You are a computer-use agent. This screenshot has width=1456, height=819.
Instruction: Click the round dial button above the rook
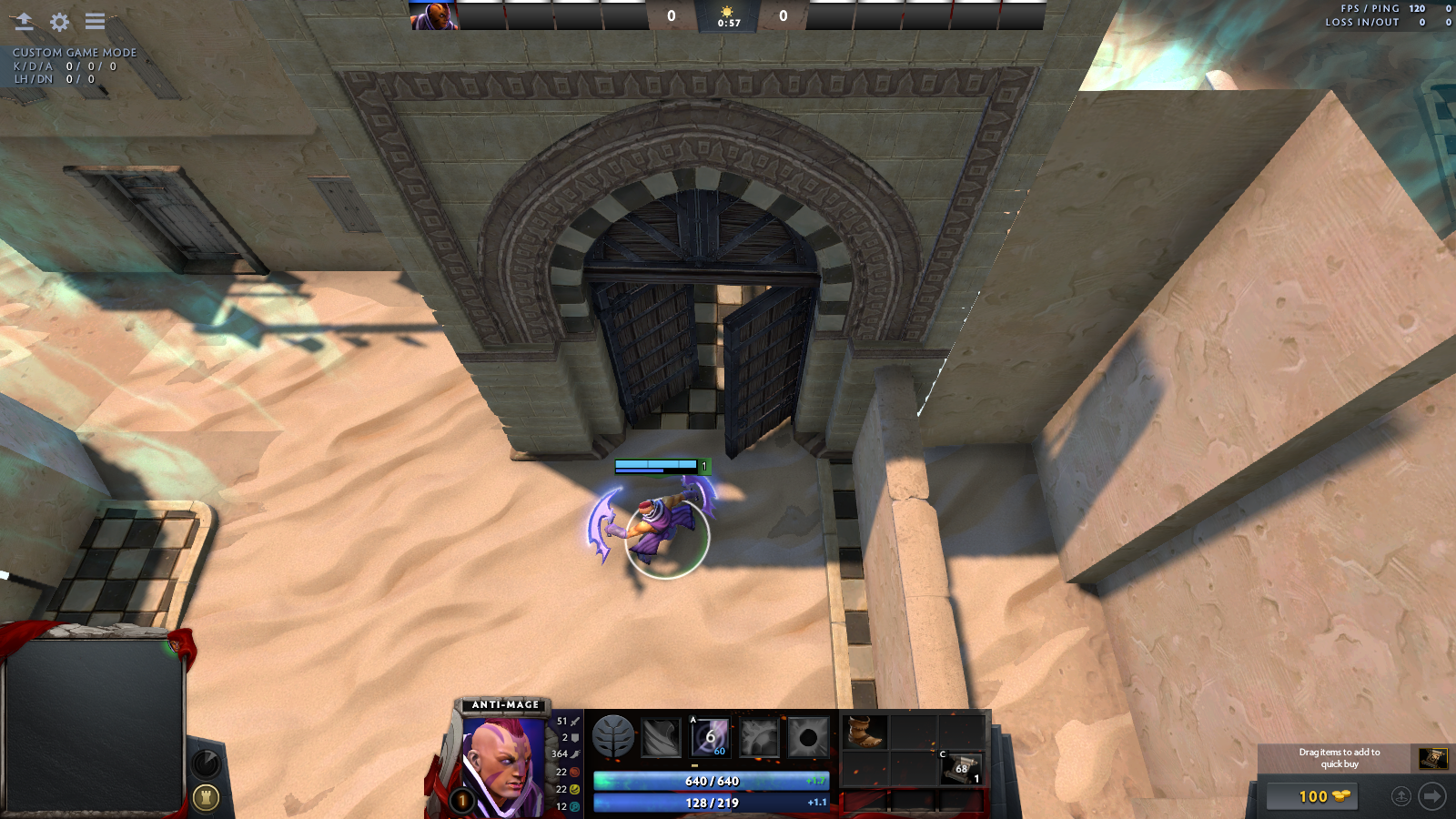[x=206, y=763]
